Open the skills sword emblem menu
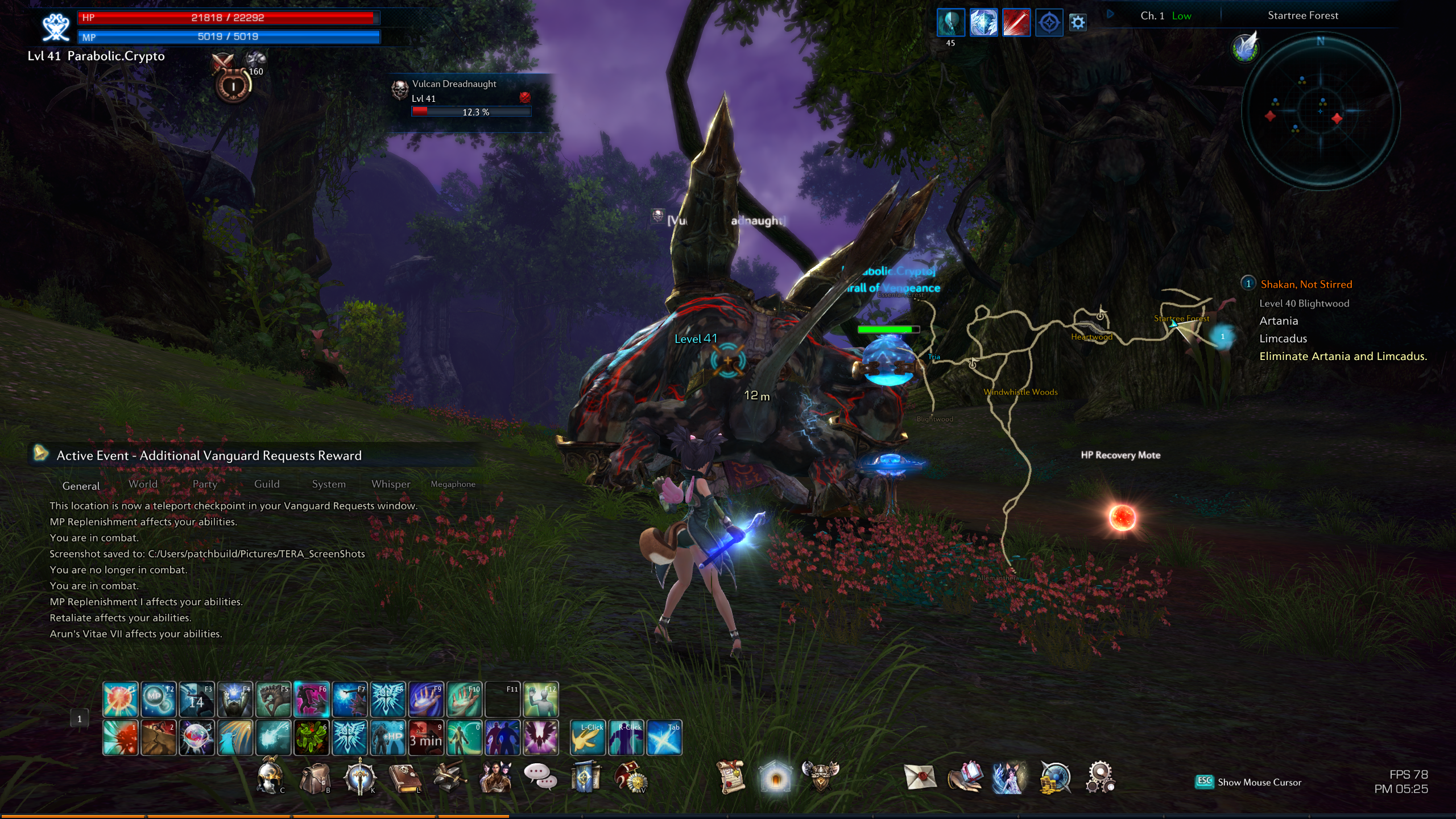Image resolution: width=1456 pixels, height=819 pixels. pos(359,777)
